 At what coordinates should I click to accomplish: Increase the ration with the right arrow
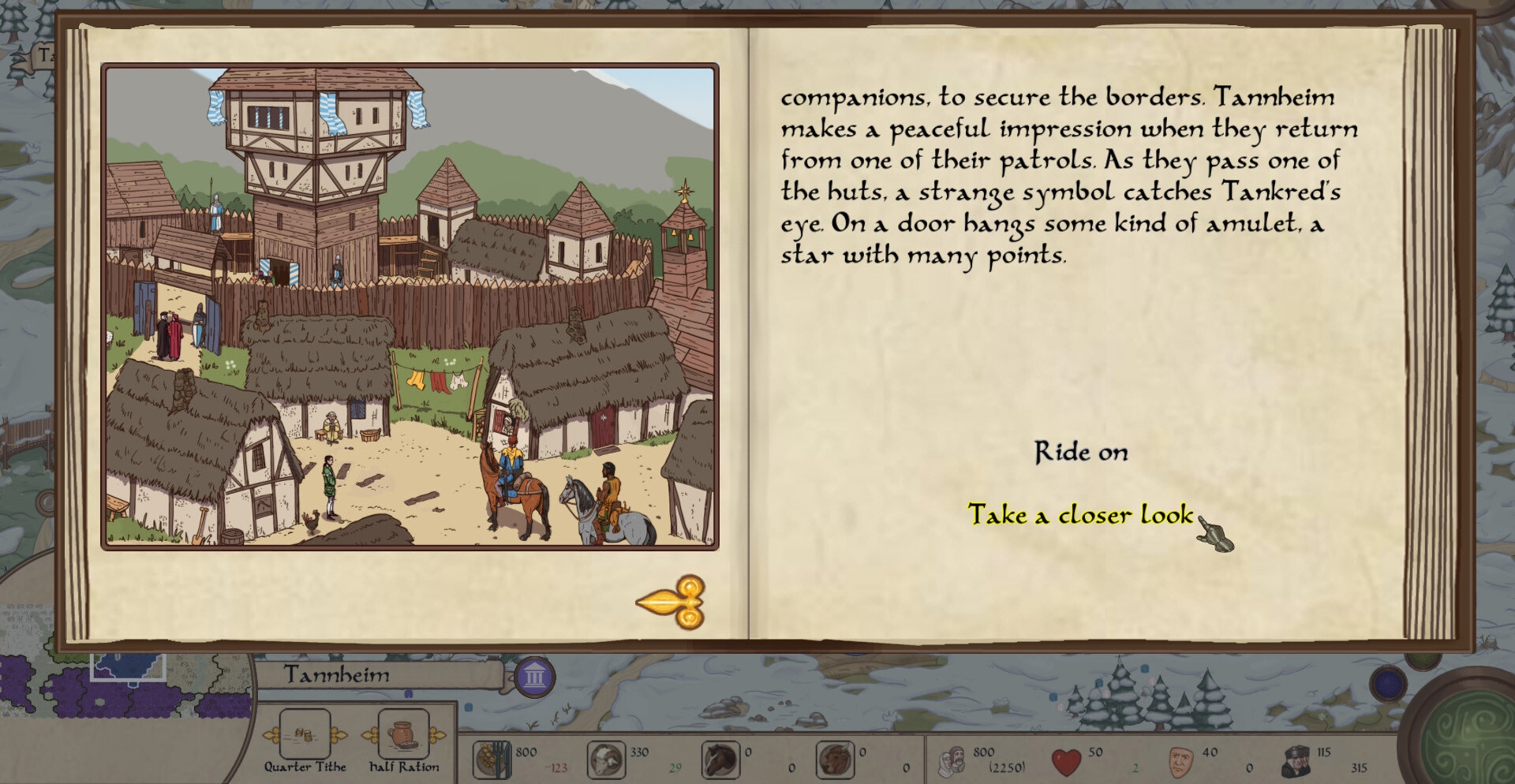pos(436,735)
